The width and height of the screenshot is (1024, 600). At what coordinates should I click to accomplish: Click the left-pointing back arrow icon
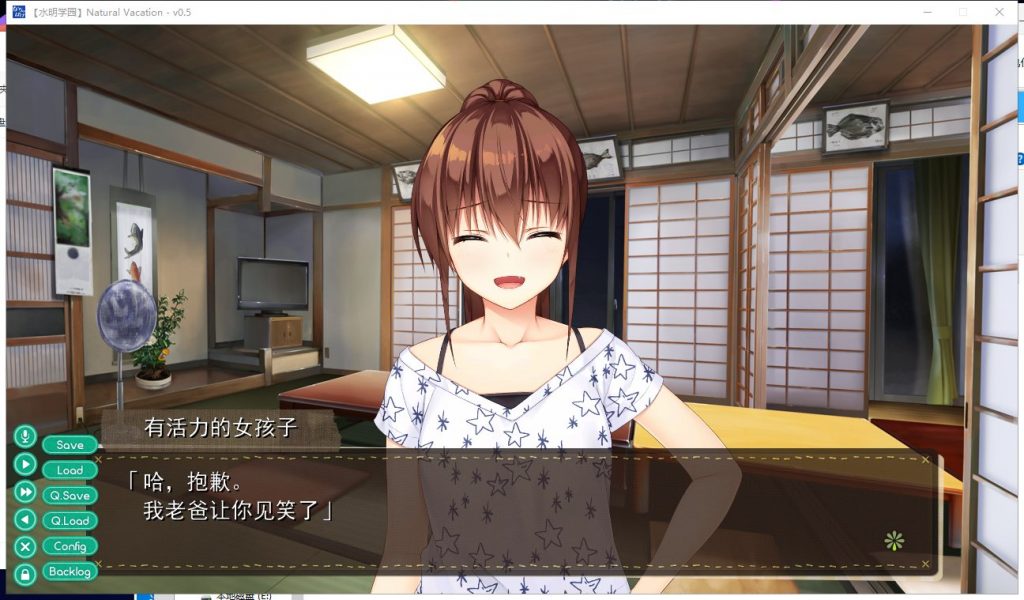(x=25, y=519)
